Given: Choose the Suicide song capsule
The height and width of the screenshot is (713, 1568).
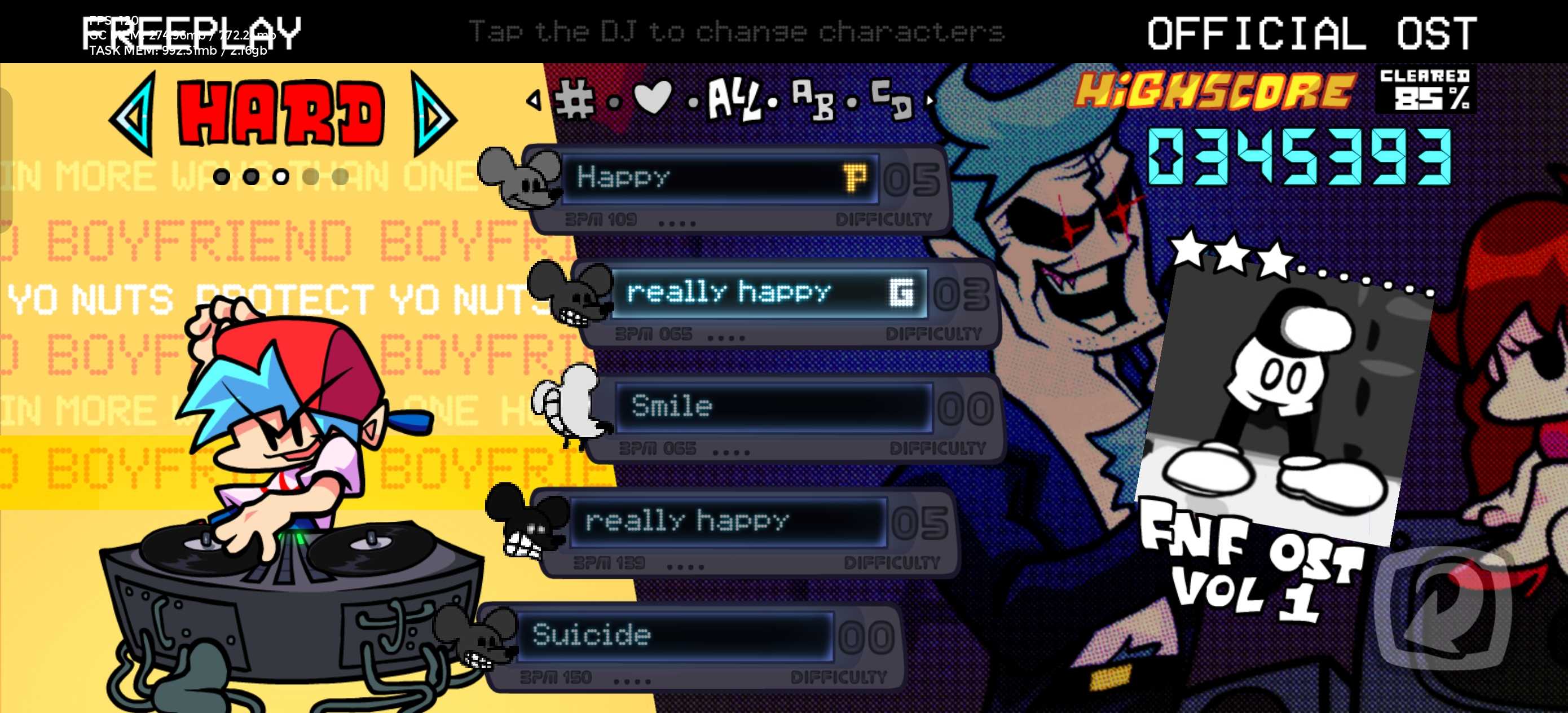Looking at the screenshot, I should coord(676,636).
